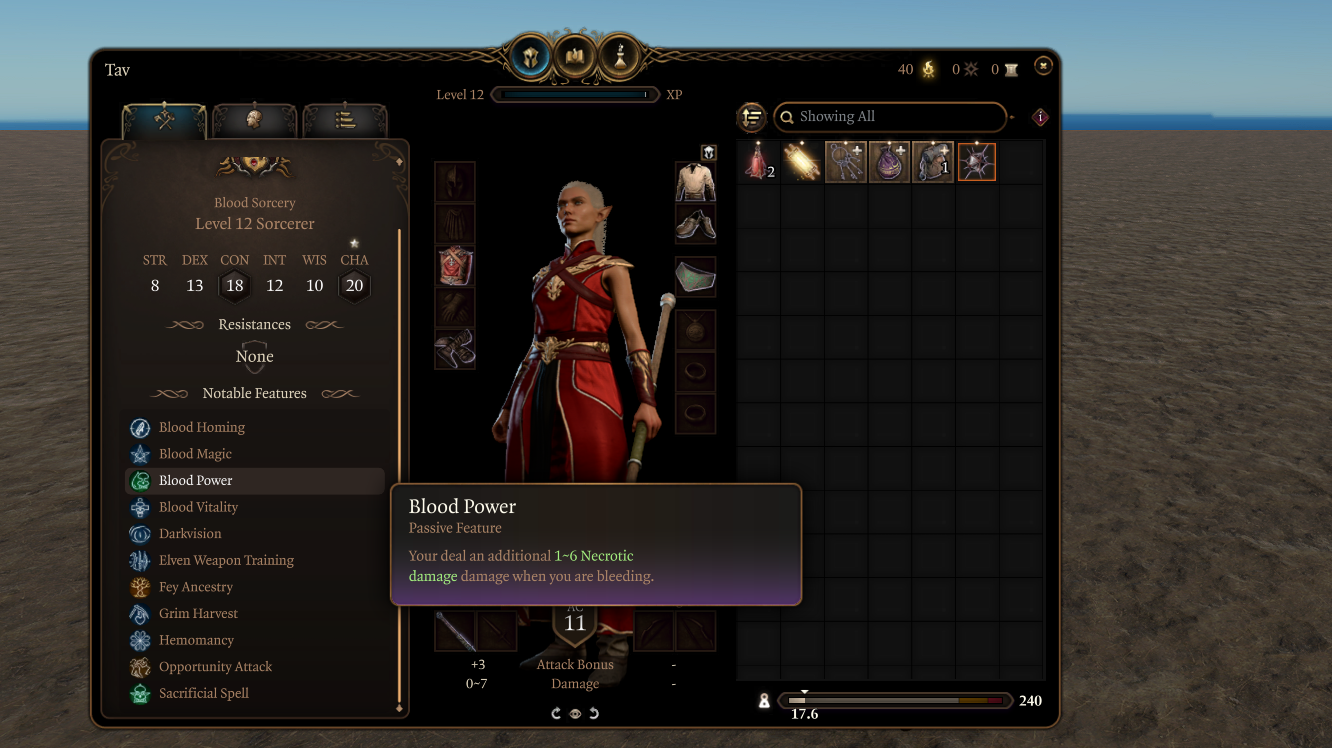Select the equipped red robe armour slot
The image size is (1332, 748).
(455, 266)
